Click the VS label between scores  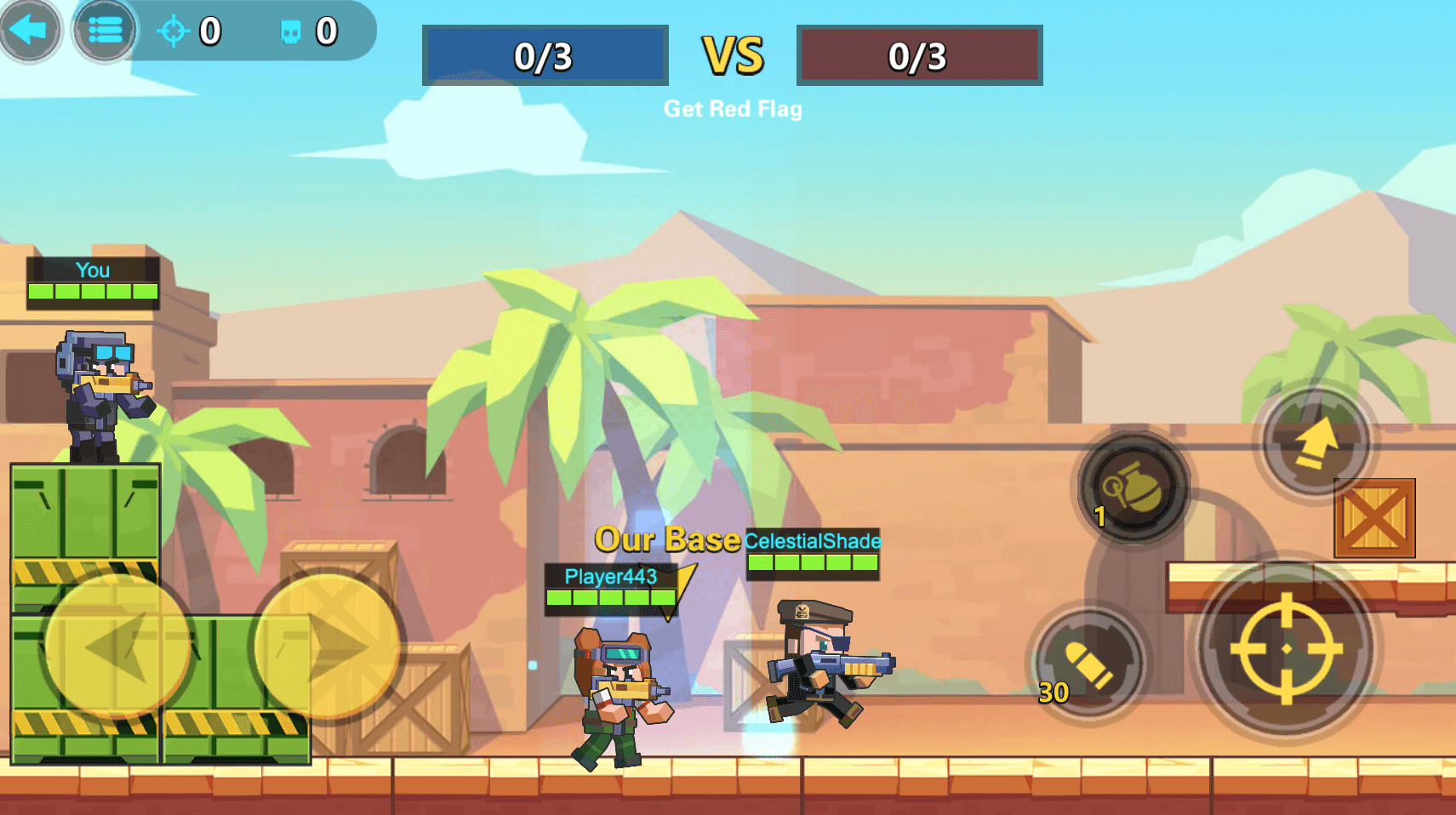click(x=734, y=53)
